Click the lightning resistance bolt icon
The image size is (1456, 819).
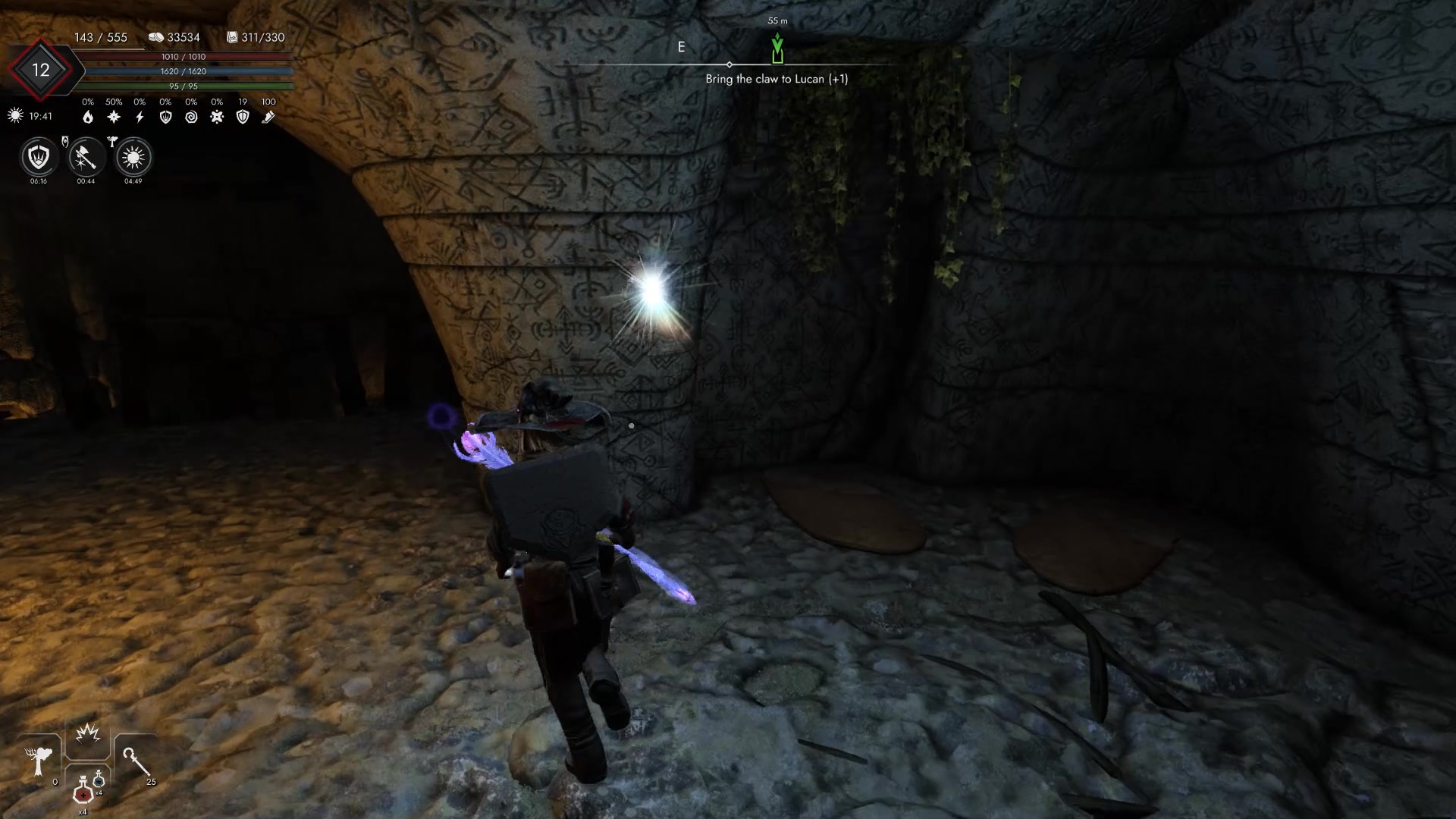click(x=140, y=117)
